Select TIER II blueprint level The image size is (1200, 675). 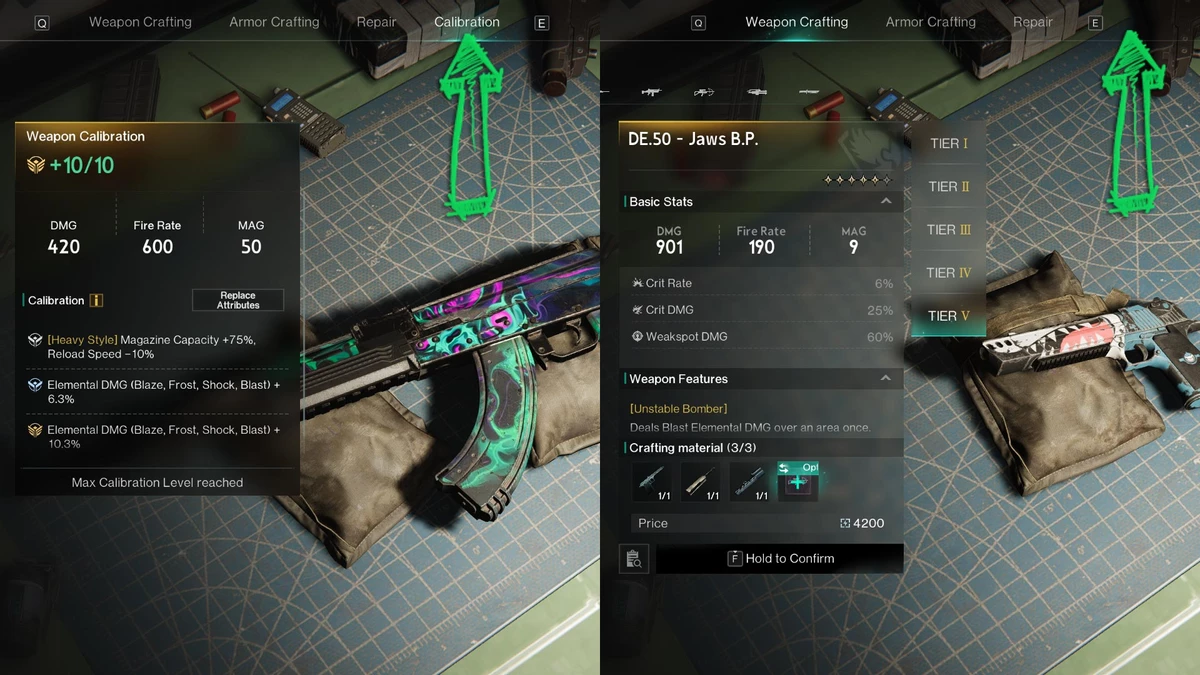(948, 186)
